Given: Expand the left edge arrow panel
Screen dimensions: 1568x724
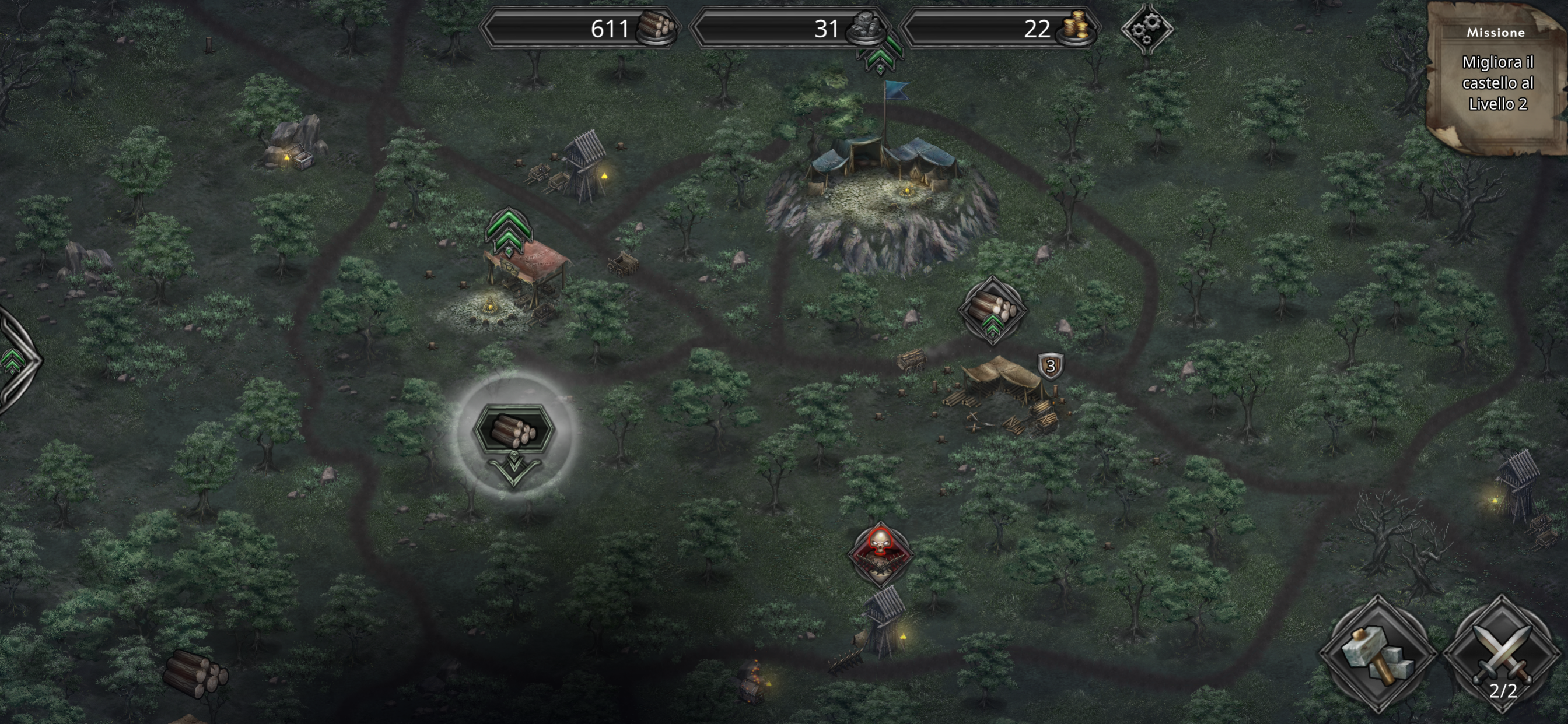Looking at the screenshot, I should pyautogui.click(x=15, y=360).
